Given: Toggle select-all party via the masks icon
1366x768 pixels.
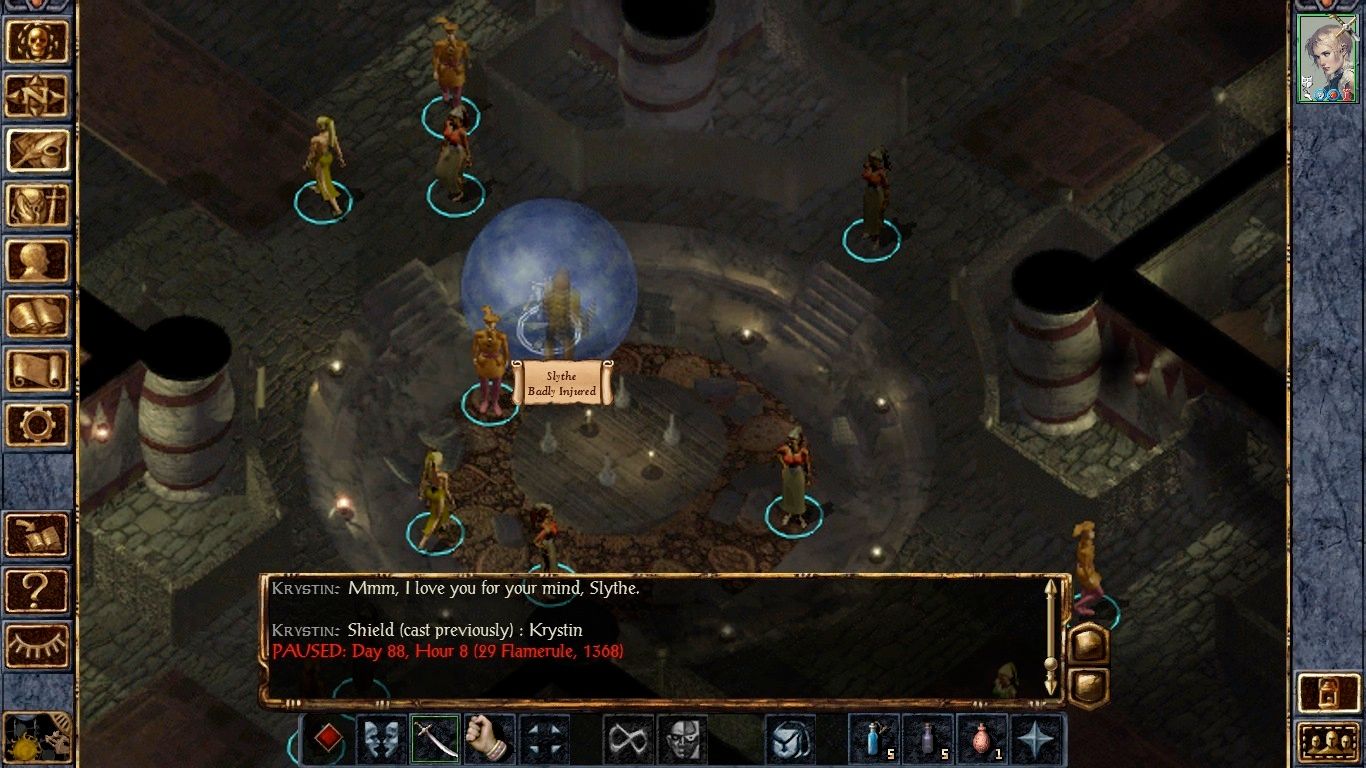Looking at the screenshot, I should pos(379,740).
